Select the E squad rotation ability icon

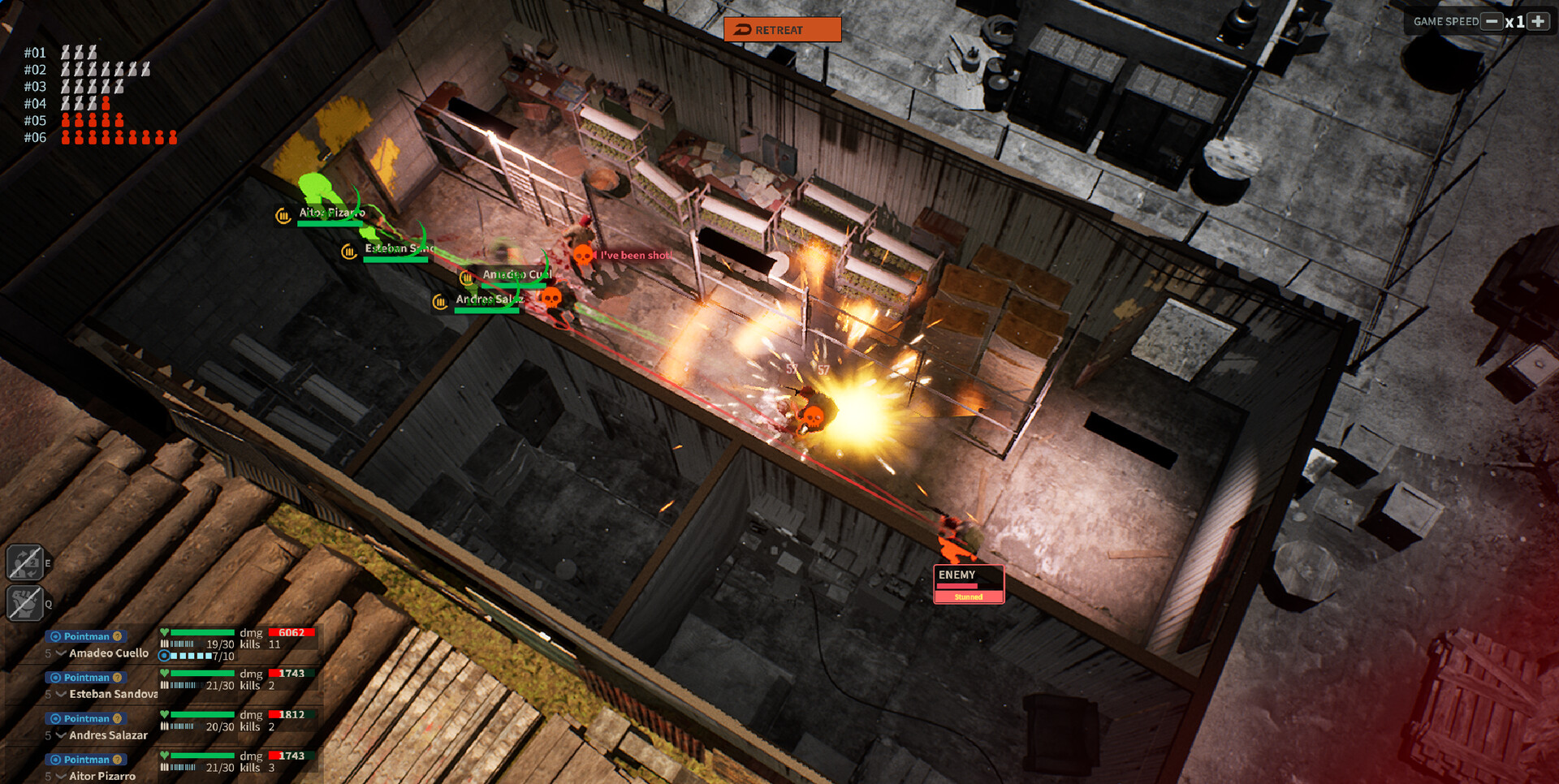(x=26, y=562)
